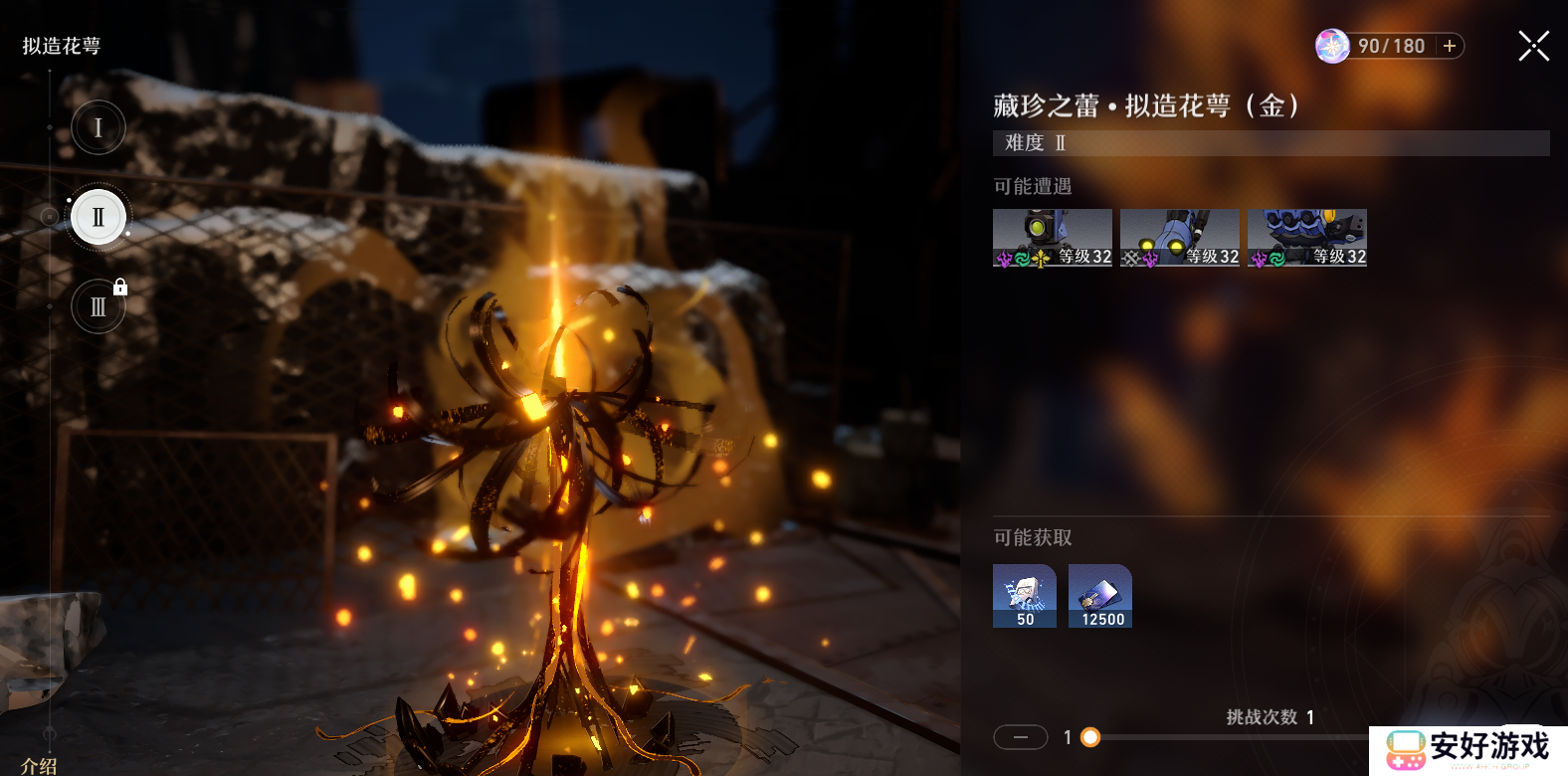Decrease challenge count with the minus button

click(x=1020, y=737)
